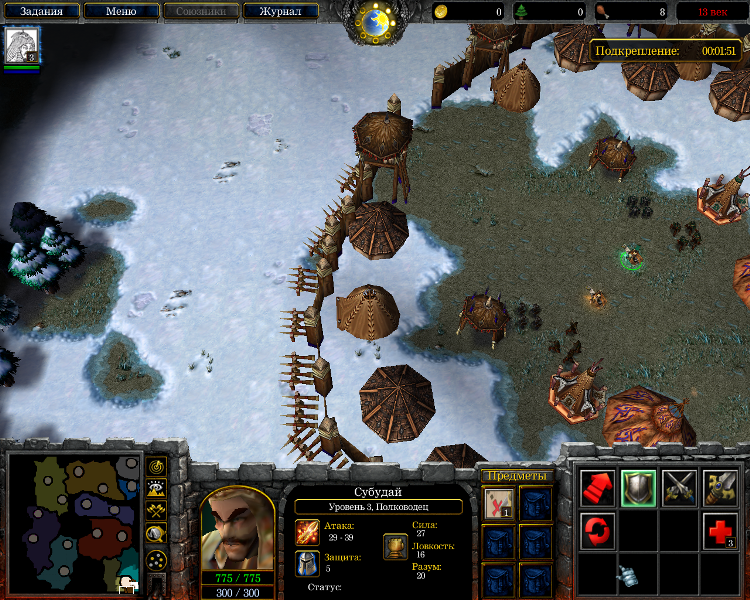Click the sword attack damage icon

[x=307, y=532]
